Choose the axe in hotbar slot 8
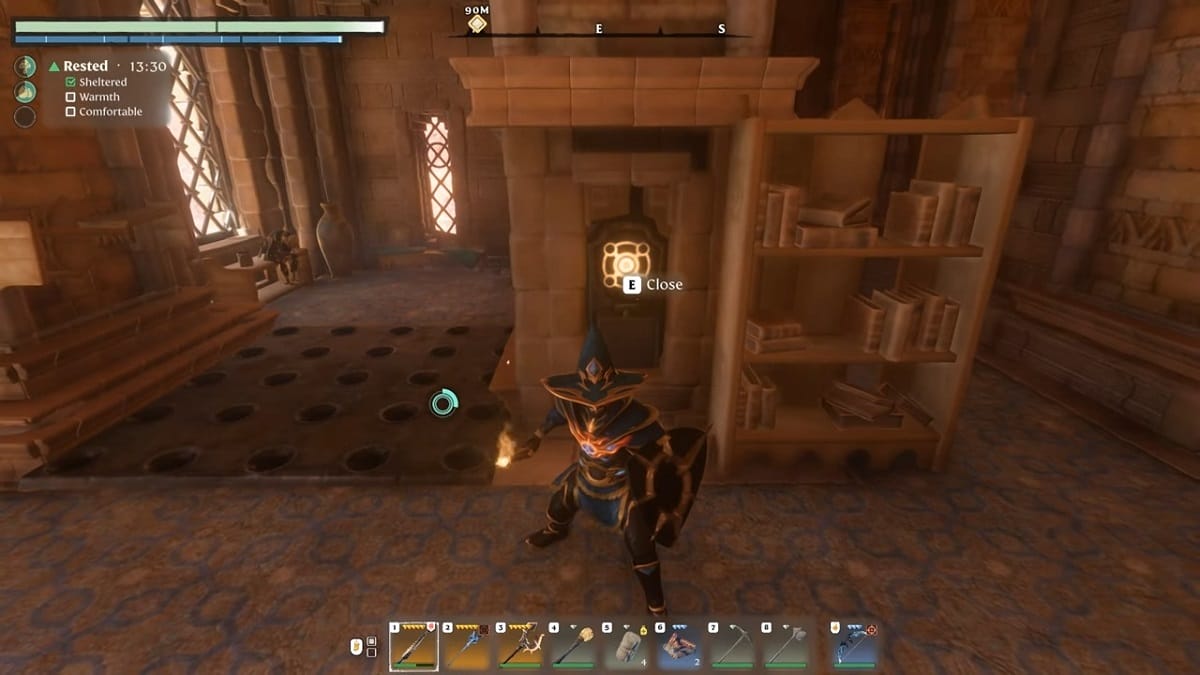Image resolution: width=1200 pixels, height=675 pixels. [x=786, y=647]
